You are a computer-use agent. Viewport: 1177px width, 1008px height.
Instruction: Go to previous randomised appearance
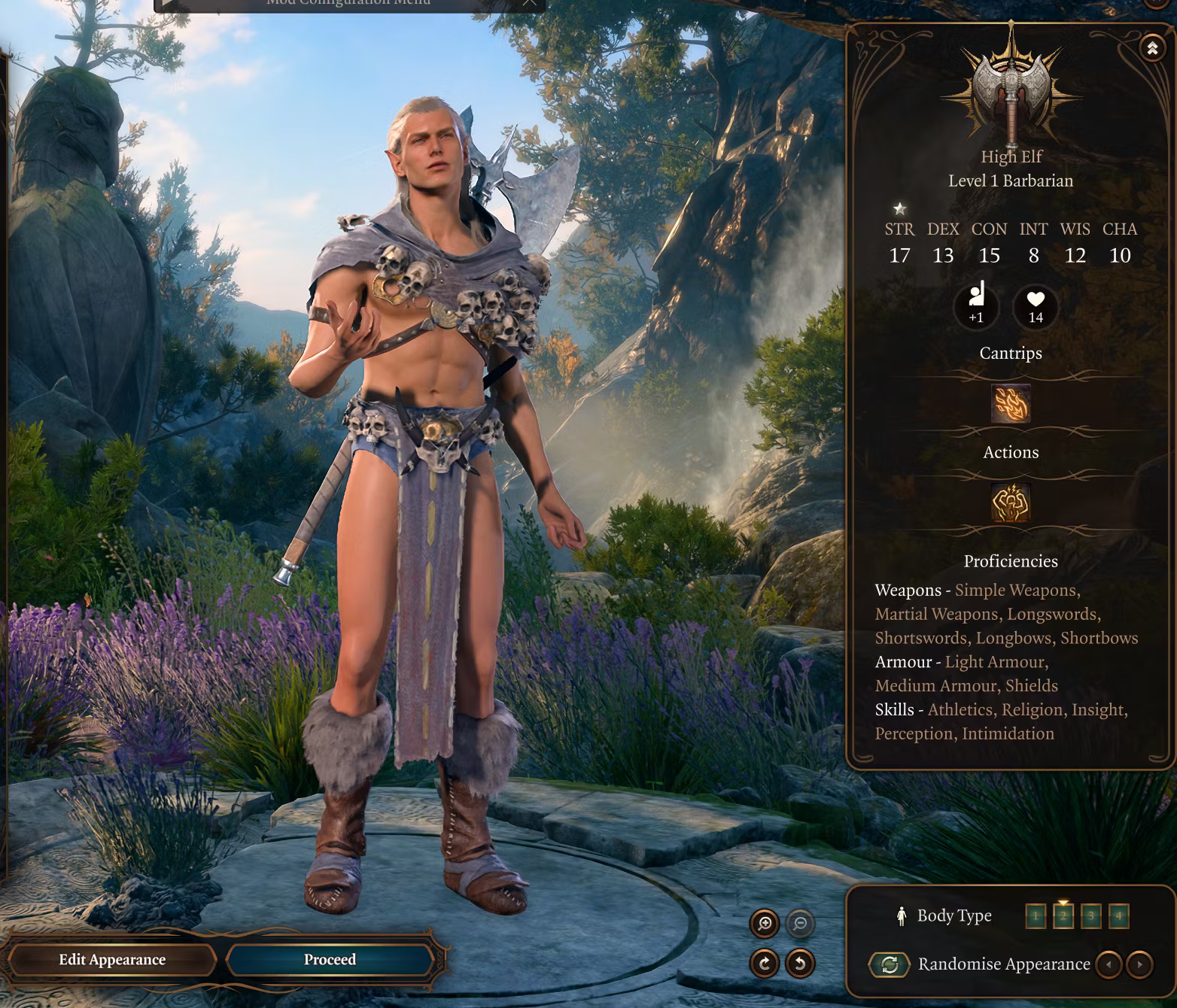pos(1109,964)
